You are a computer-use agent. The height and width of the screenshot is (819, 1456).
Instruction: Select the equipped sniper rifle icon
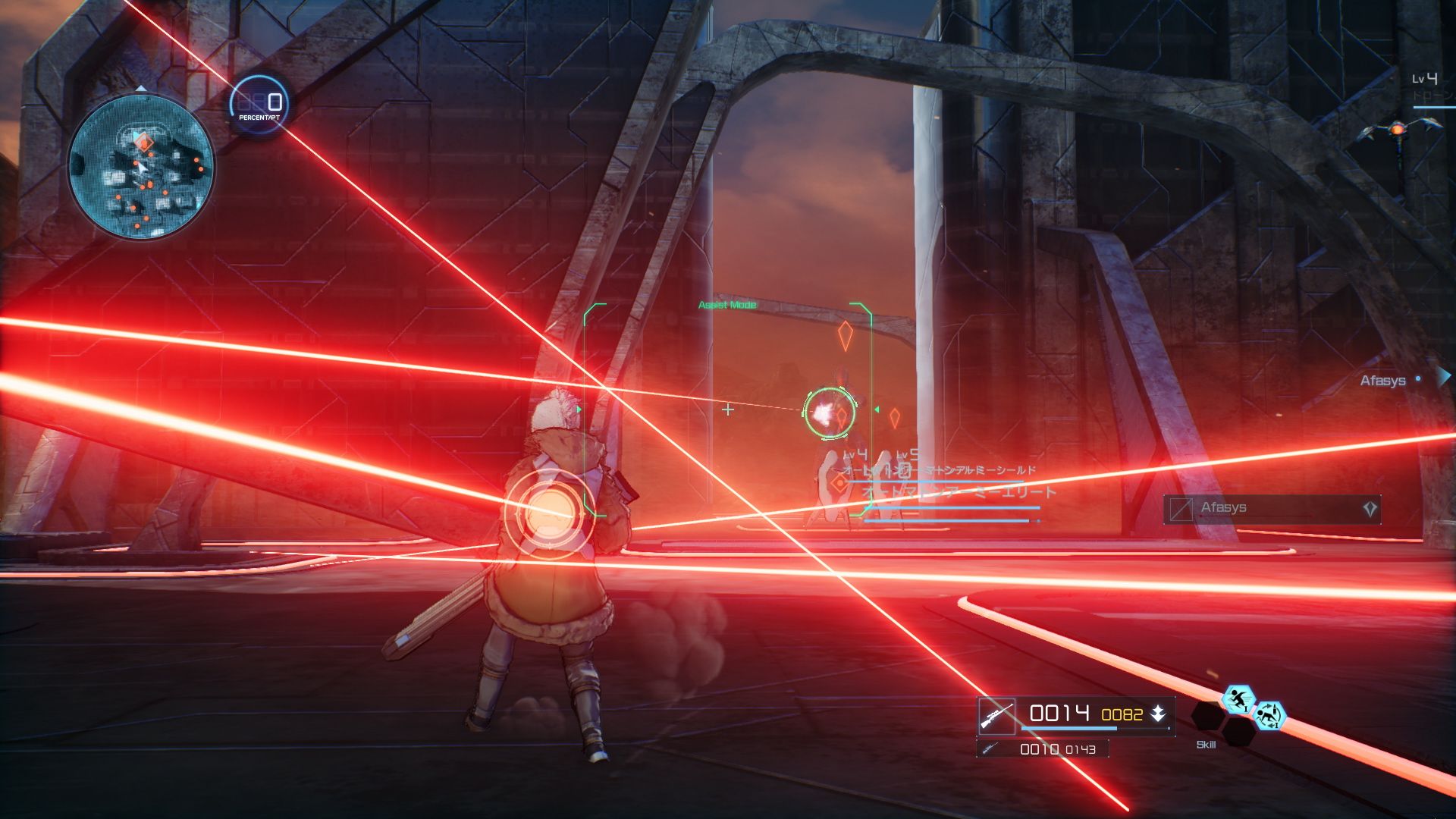point(996,715)
